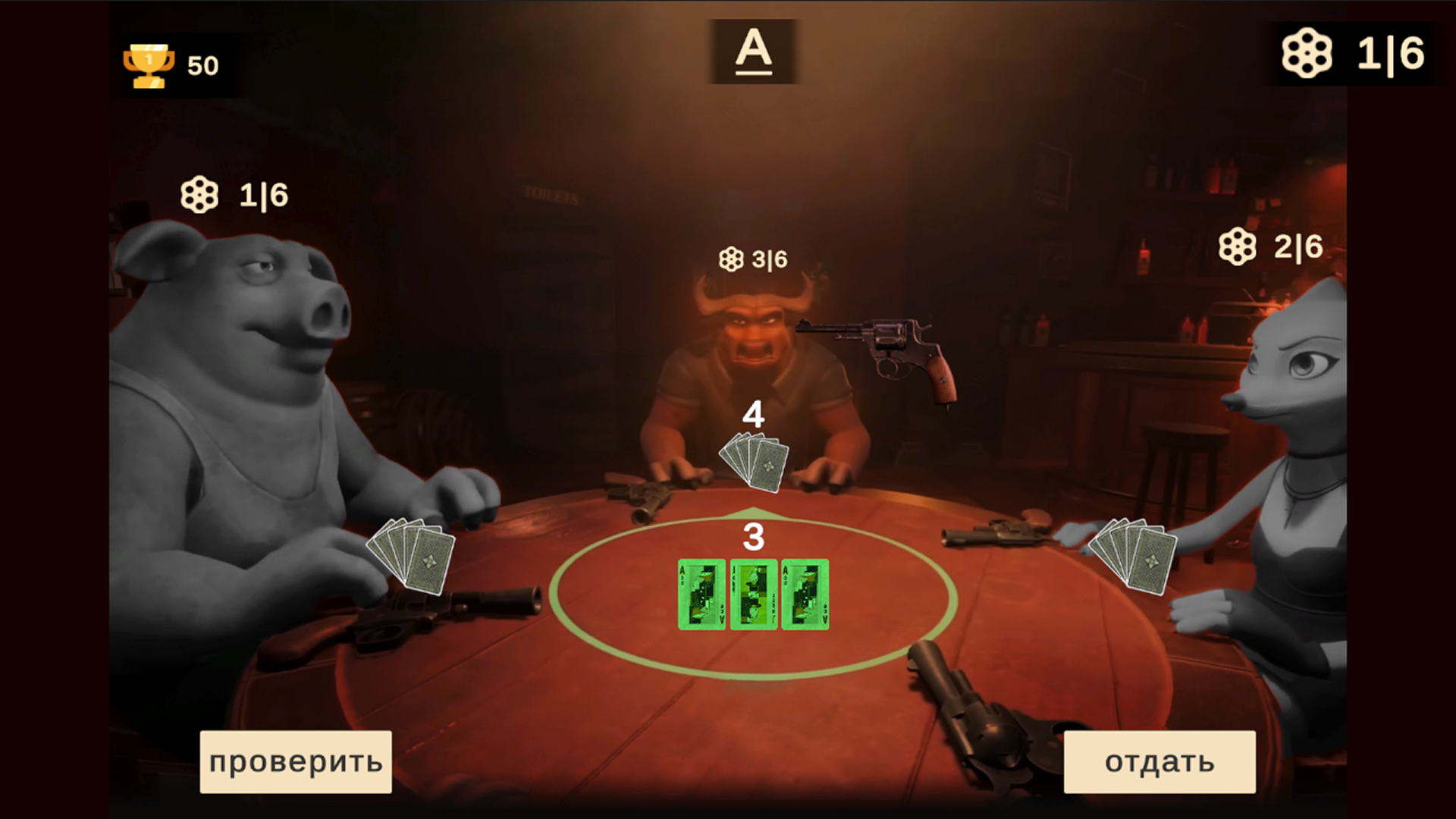Click the number 3 bid above the center cards

click(x=753, y=538)
